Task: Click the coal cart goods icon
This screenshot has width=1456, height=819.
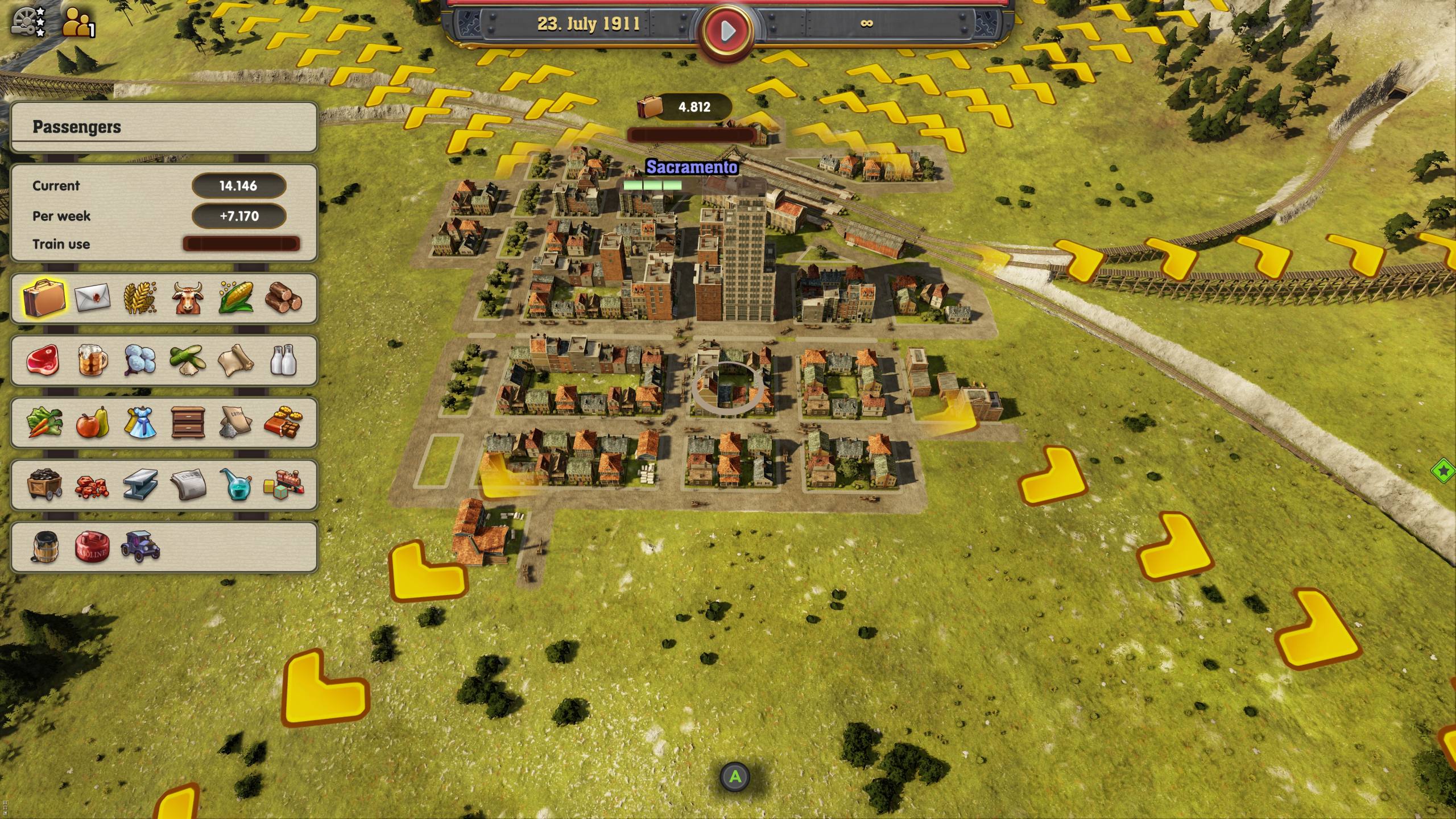Action: (x=45, y=486)
